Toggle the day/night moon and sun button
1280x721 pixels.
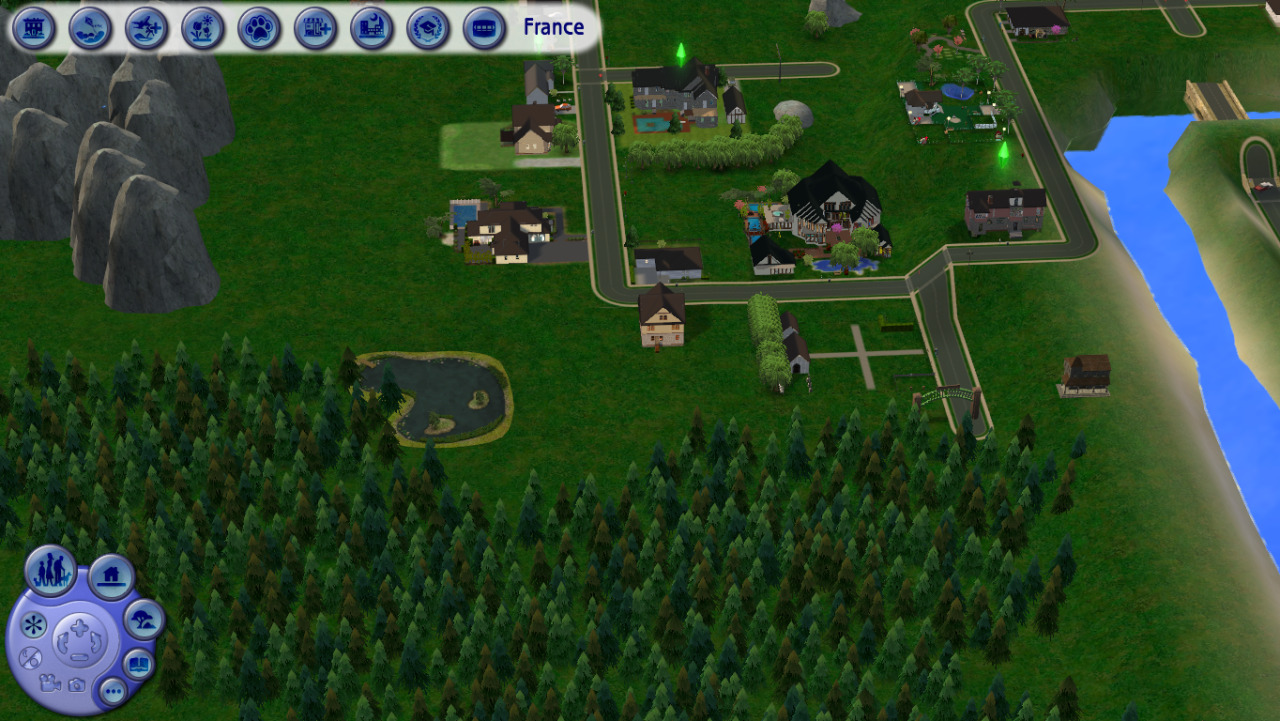coord(30,658)
